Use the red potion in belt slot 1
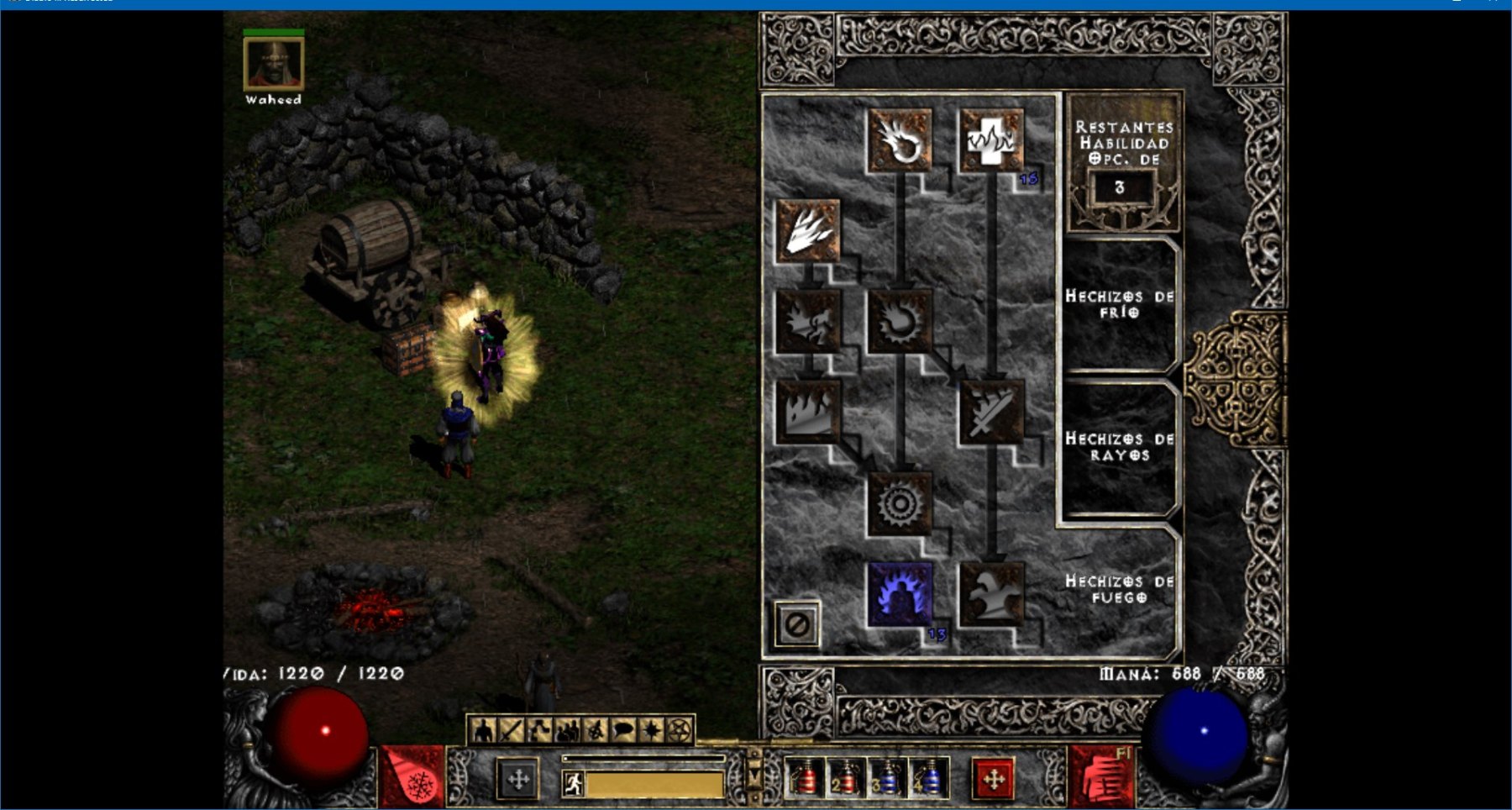1512x810 pixels. (x=805, y=779)
